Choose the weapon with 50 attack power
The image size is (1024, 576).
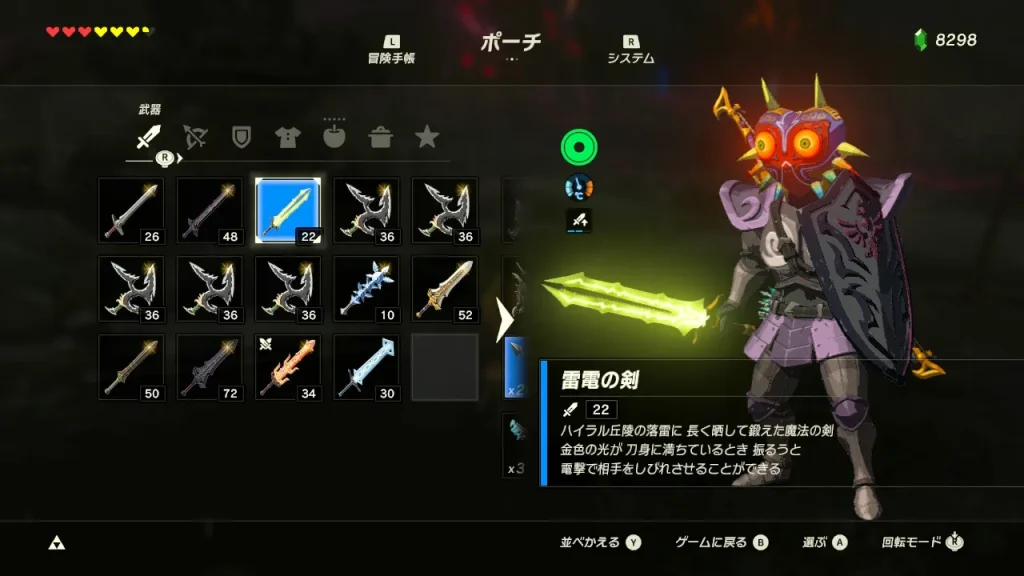coord(131,366)
